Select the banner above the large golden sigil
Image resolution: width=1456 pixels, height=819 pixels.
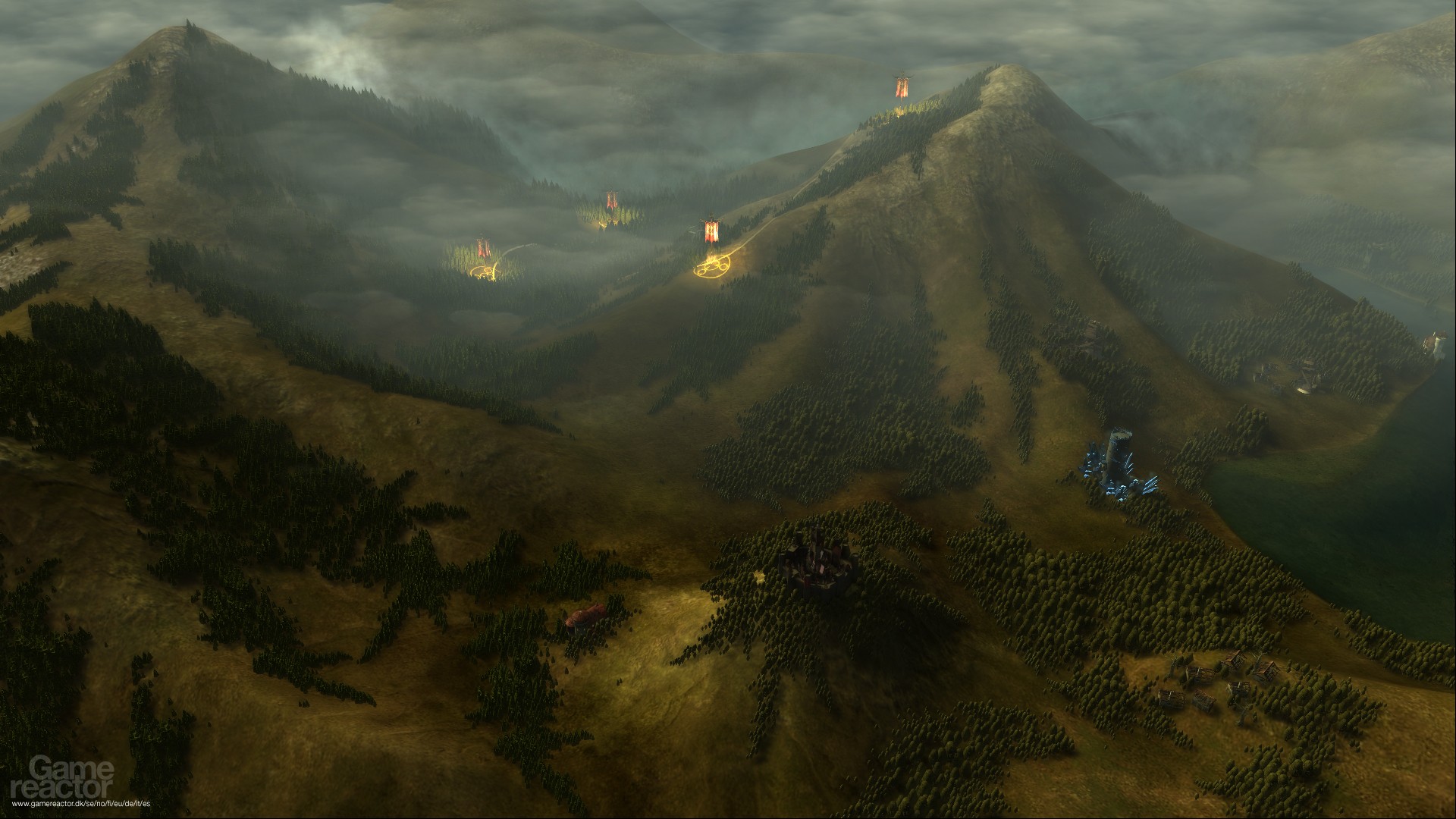click(711, 231)
